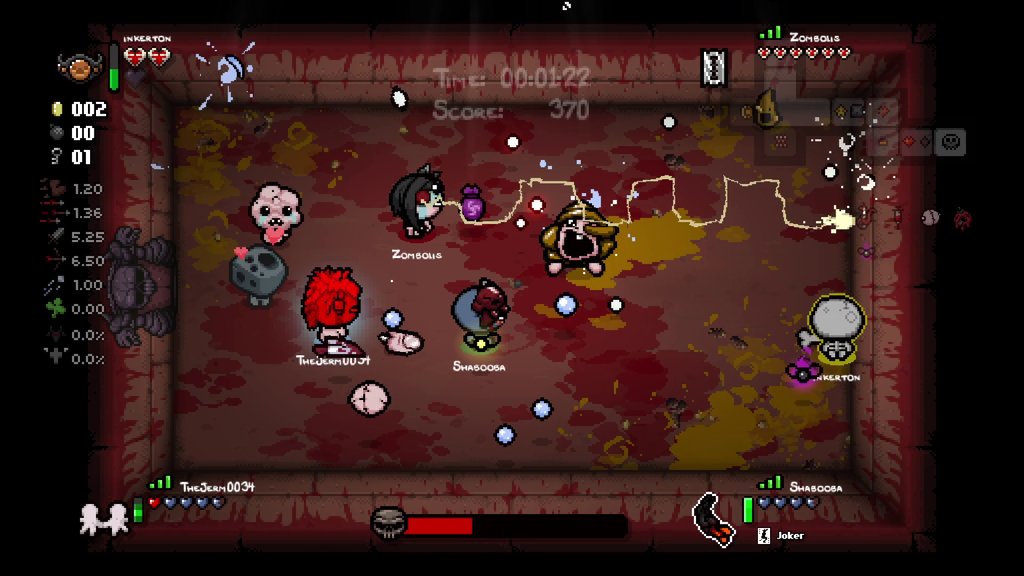
Task: Use the razor blade active item
Action: click(715, 67)
